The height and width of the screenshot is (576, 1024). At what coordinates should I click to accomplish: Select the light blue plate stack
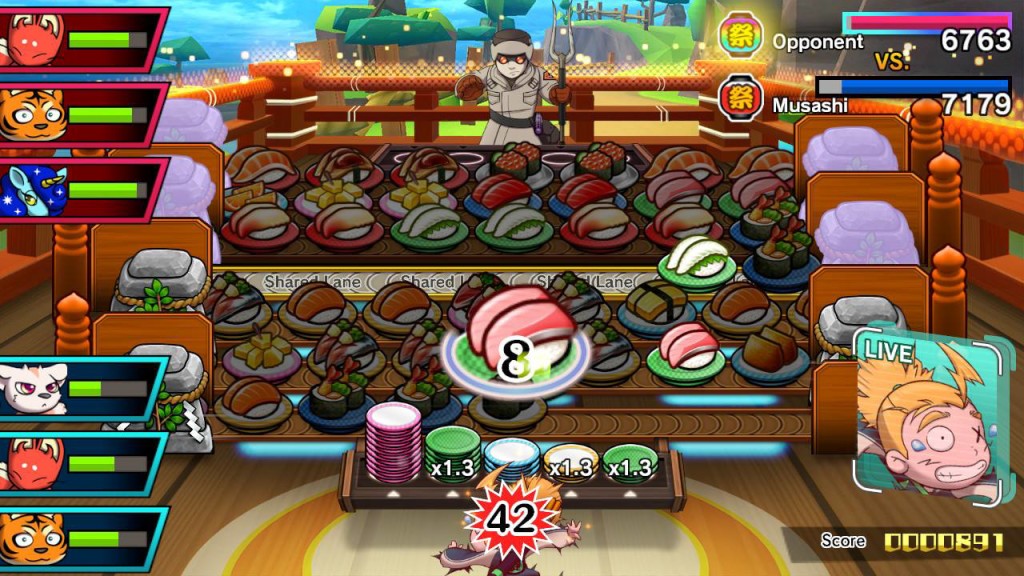click(511, 457)
